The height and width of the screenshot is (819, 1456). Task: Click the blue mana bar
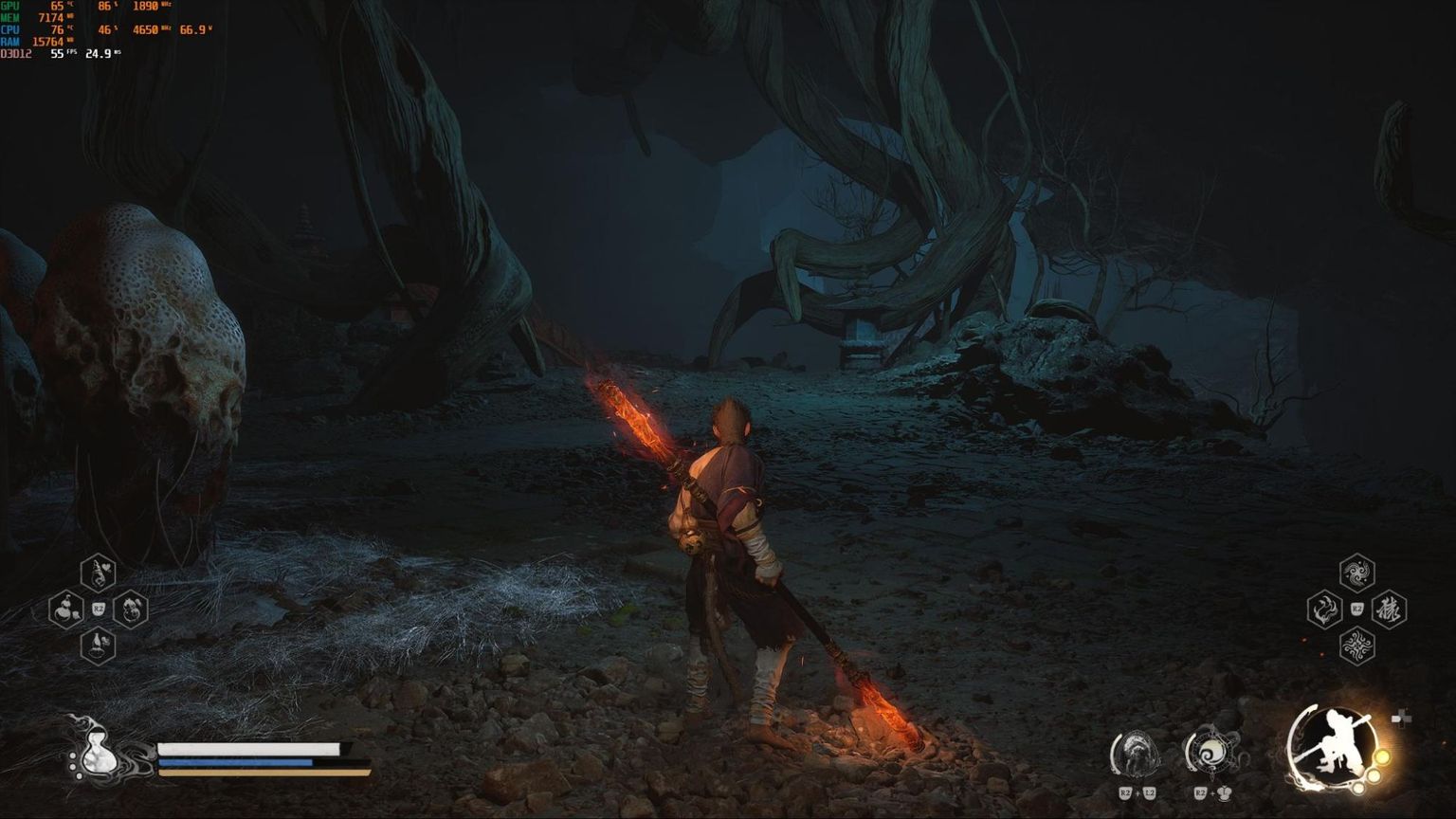(x=237, y=760)
